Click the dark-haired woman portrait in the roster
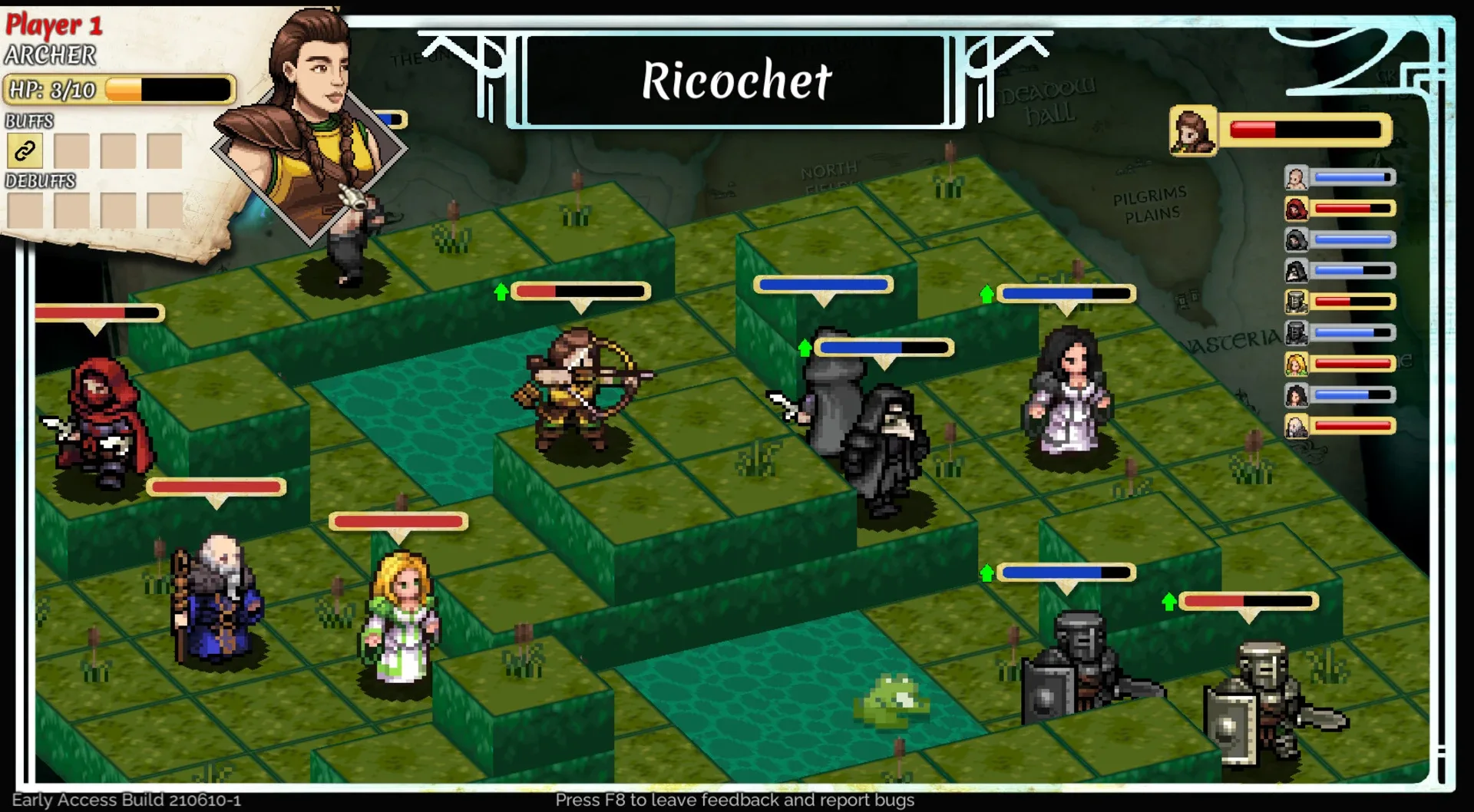 [x=1296, y=394]
